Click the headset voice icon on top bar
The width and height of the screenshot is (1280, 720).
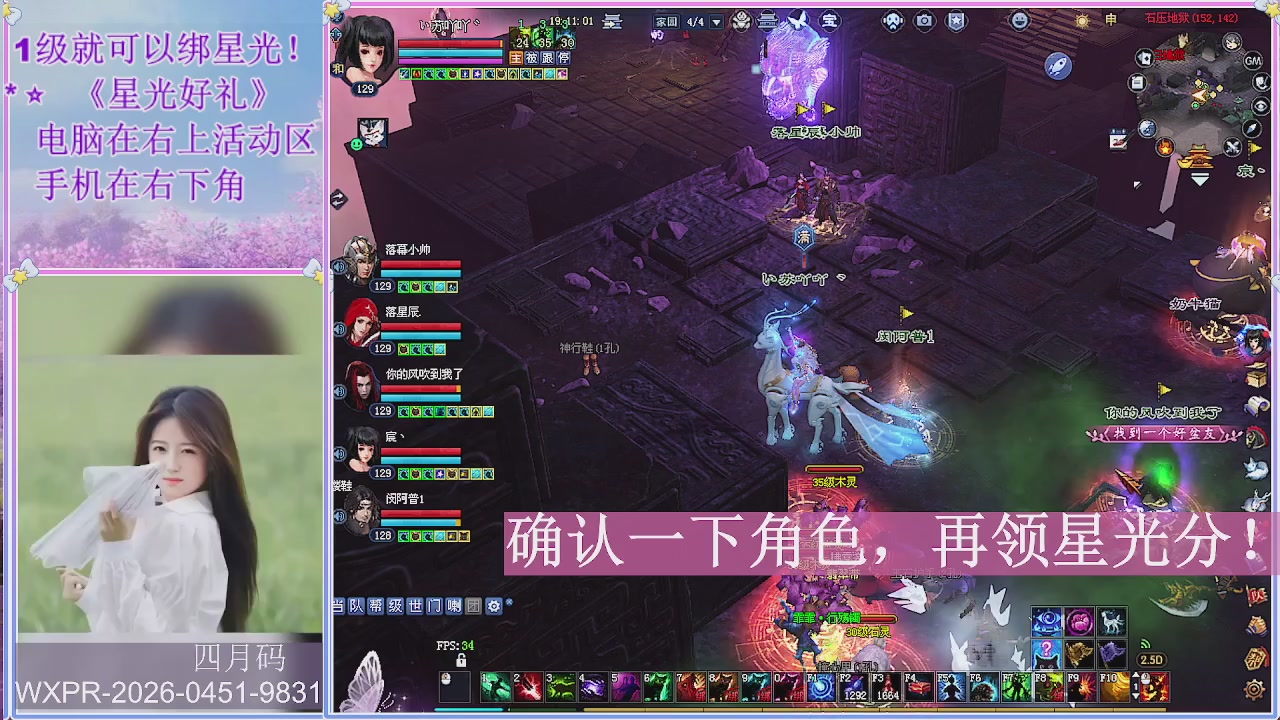[893, 20]
